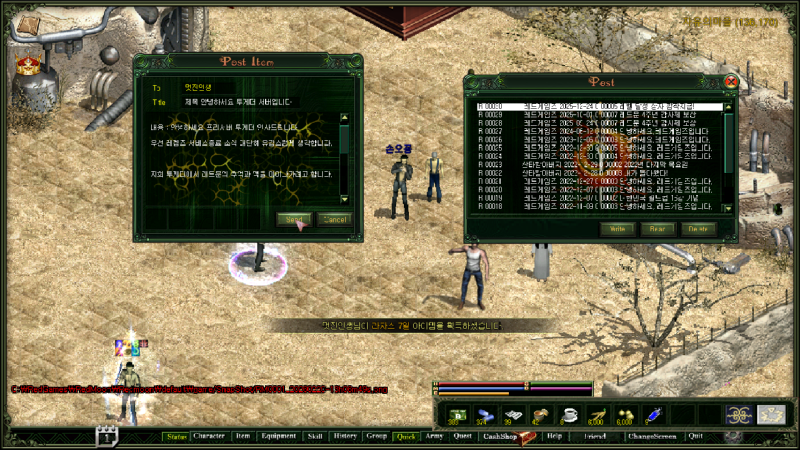Close the Post window with red X
This screenshot has width=800, height=450.
(731, 81)
